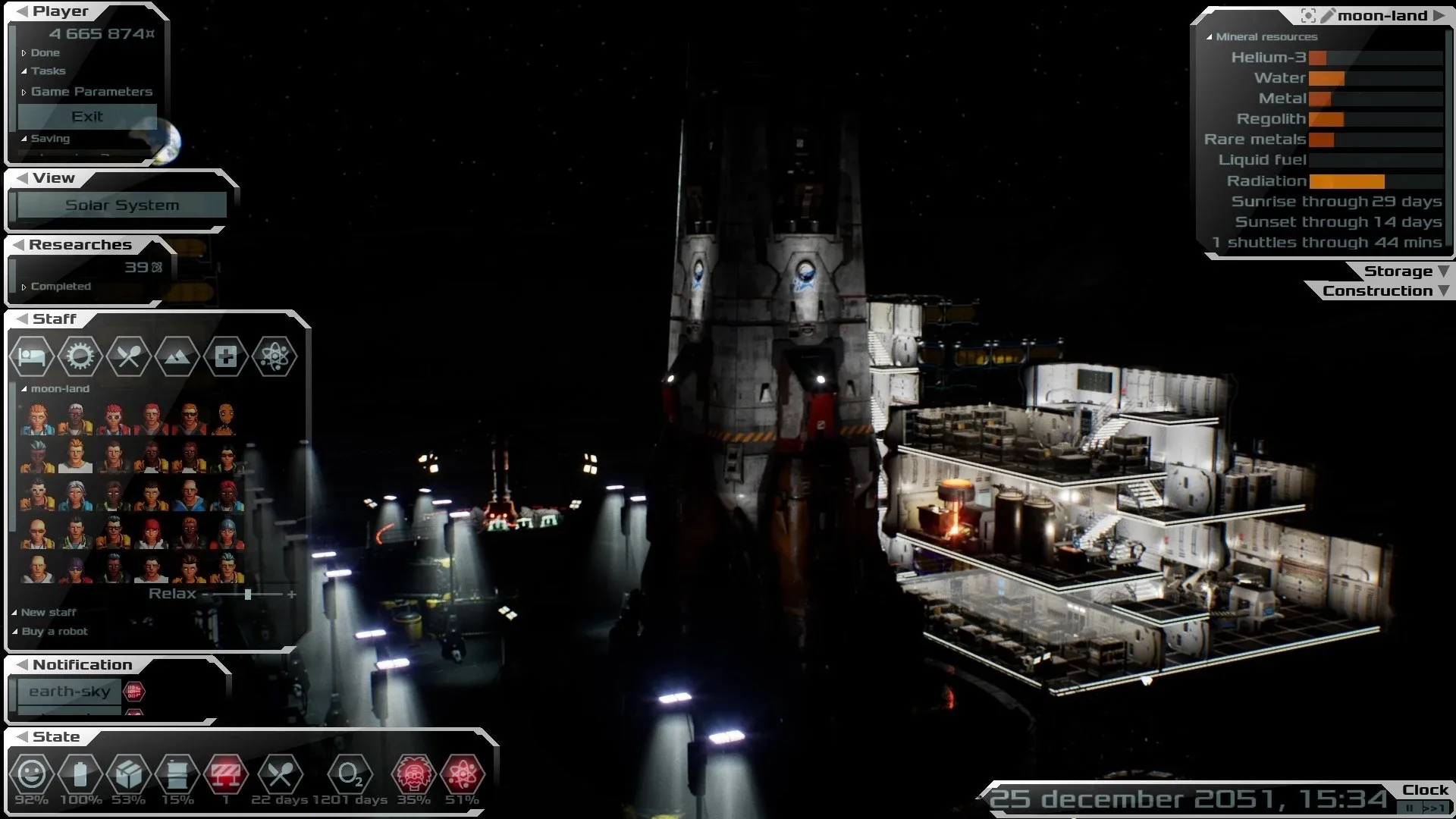Expand the New staff section
This screenshot has width=1456, height=819.
point(48,613)
